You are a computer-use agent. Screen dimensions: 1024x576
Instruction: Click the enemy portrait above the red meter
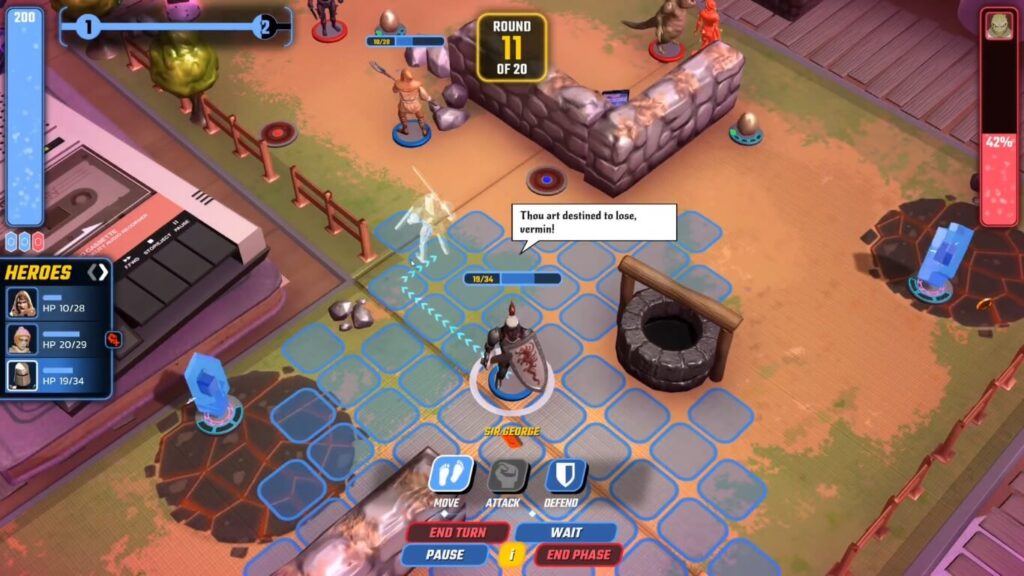tap(998, 25)
